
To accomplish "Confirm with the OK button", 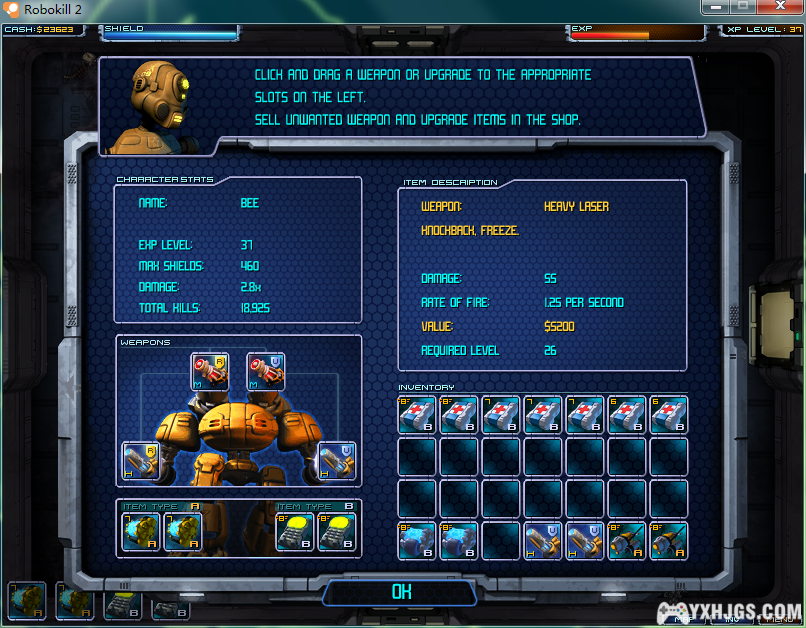I will [x=401, y=592].
